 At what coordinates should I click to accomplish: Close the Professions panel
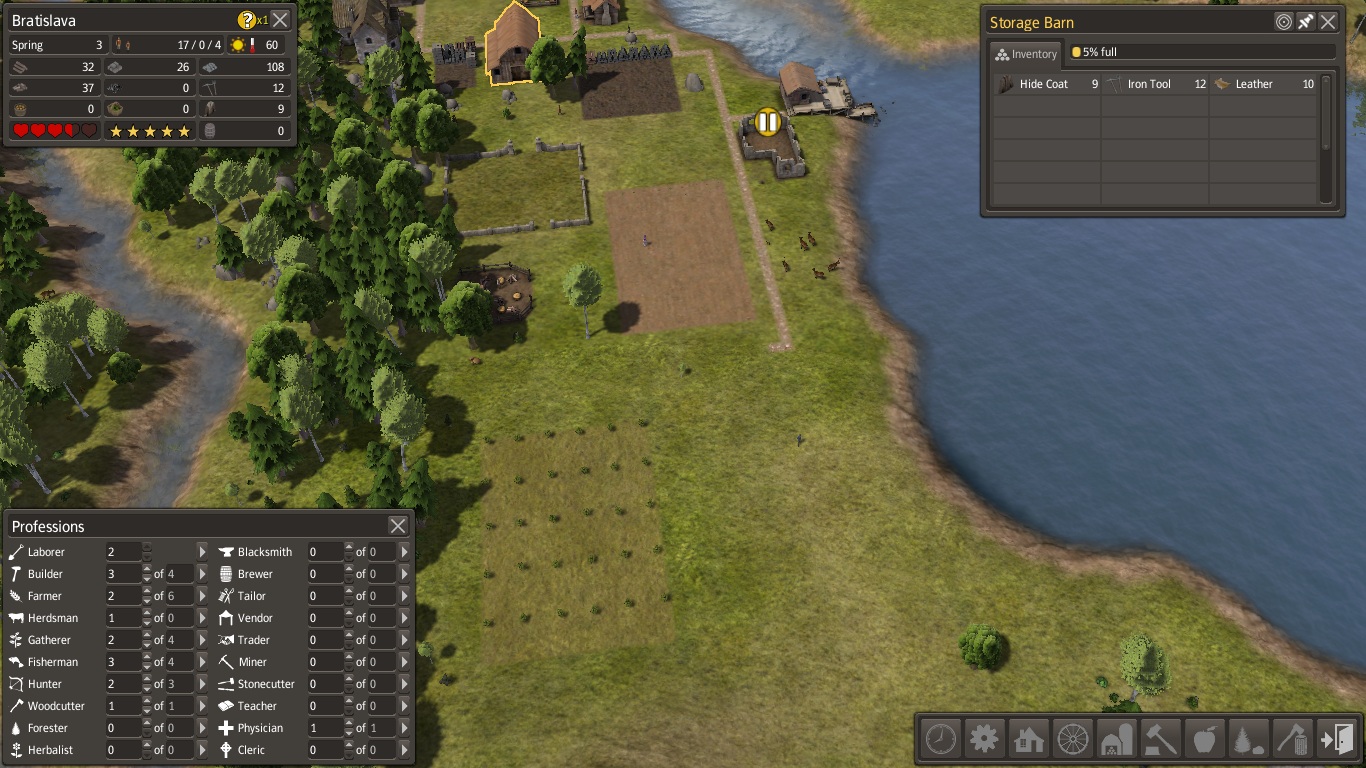pyautogui.click(x=398, y=526)
